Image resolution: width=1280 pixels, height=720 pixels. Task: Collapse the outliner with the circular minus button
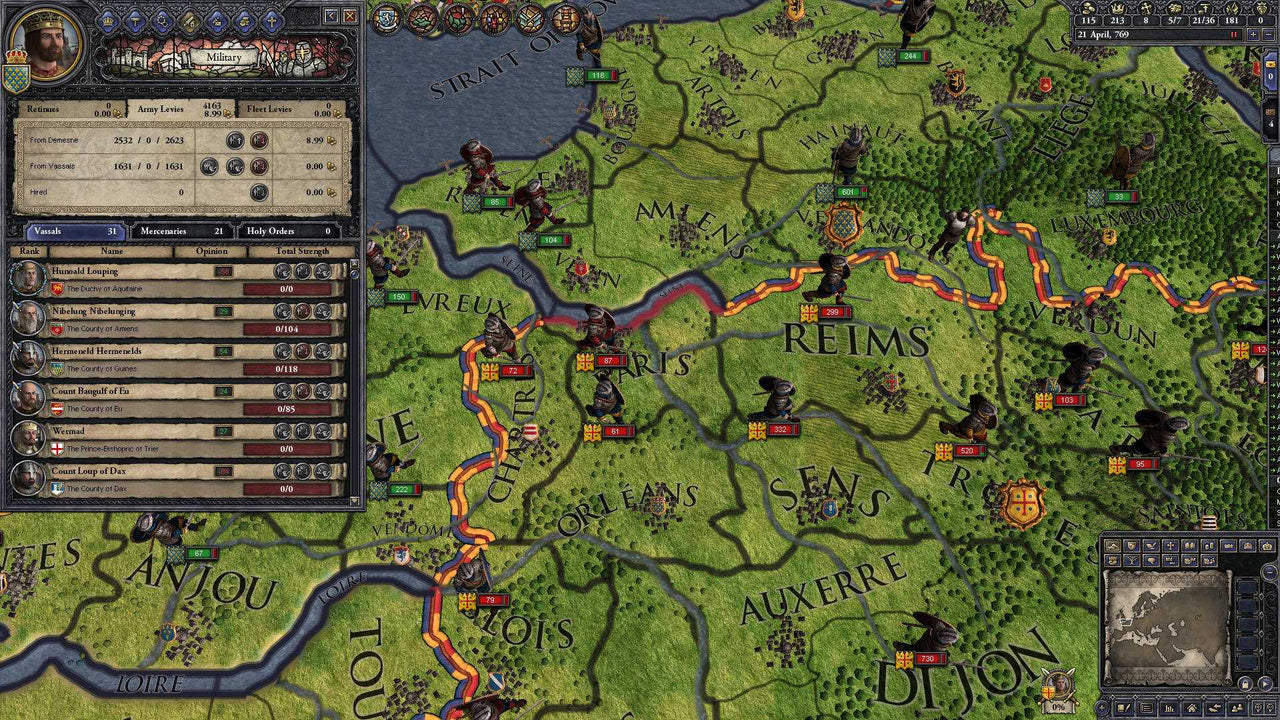click(x=1267, y=570)
